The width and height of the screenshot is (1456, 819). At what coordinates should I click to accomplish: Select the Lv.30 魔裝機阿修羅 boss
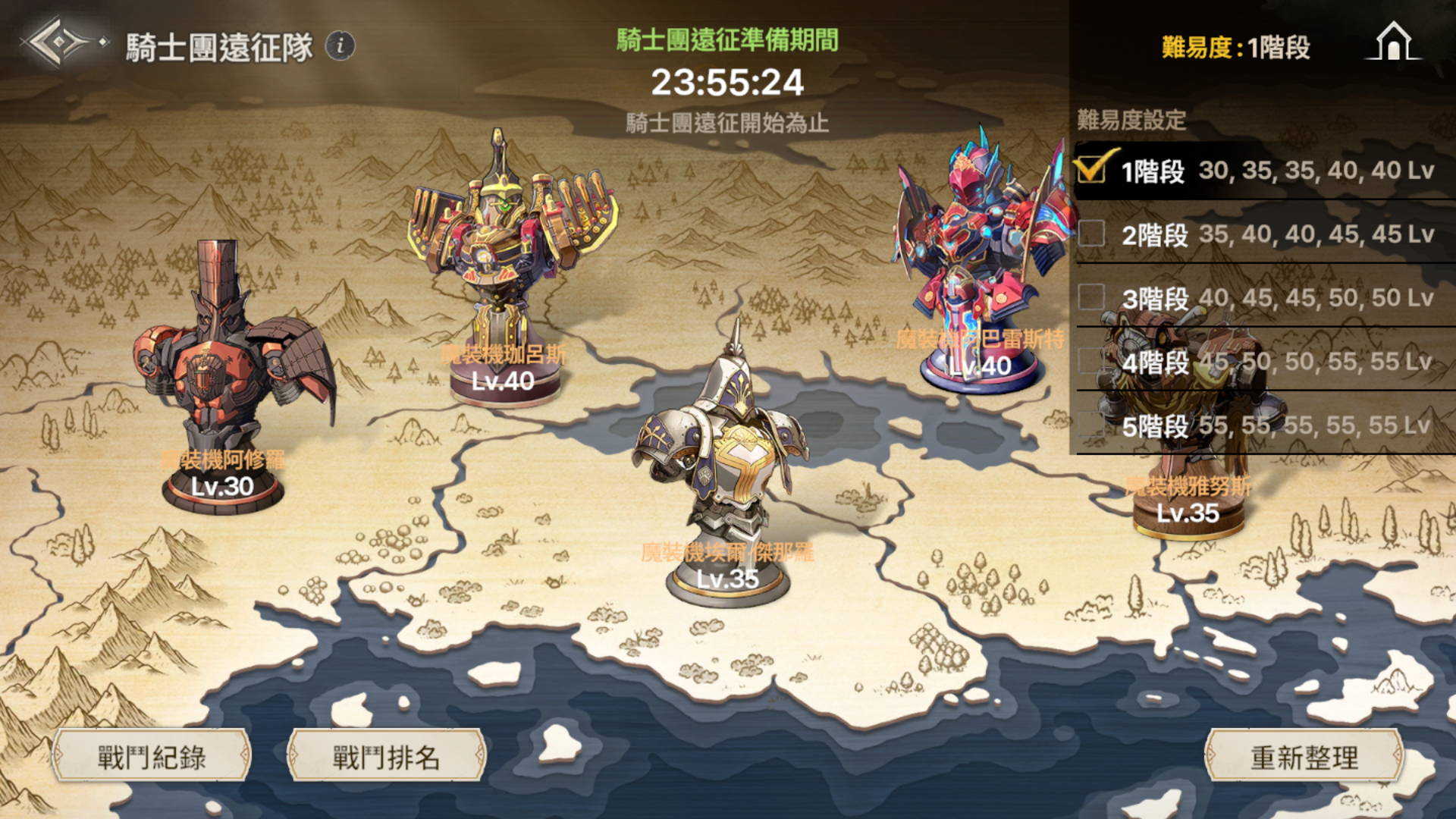[224, 379]
